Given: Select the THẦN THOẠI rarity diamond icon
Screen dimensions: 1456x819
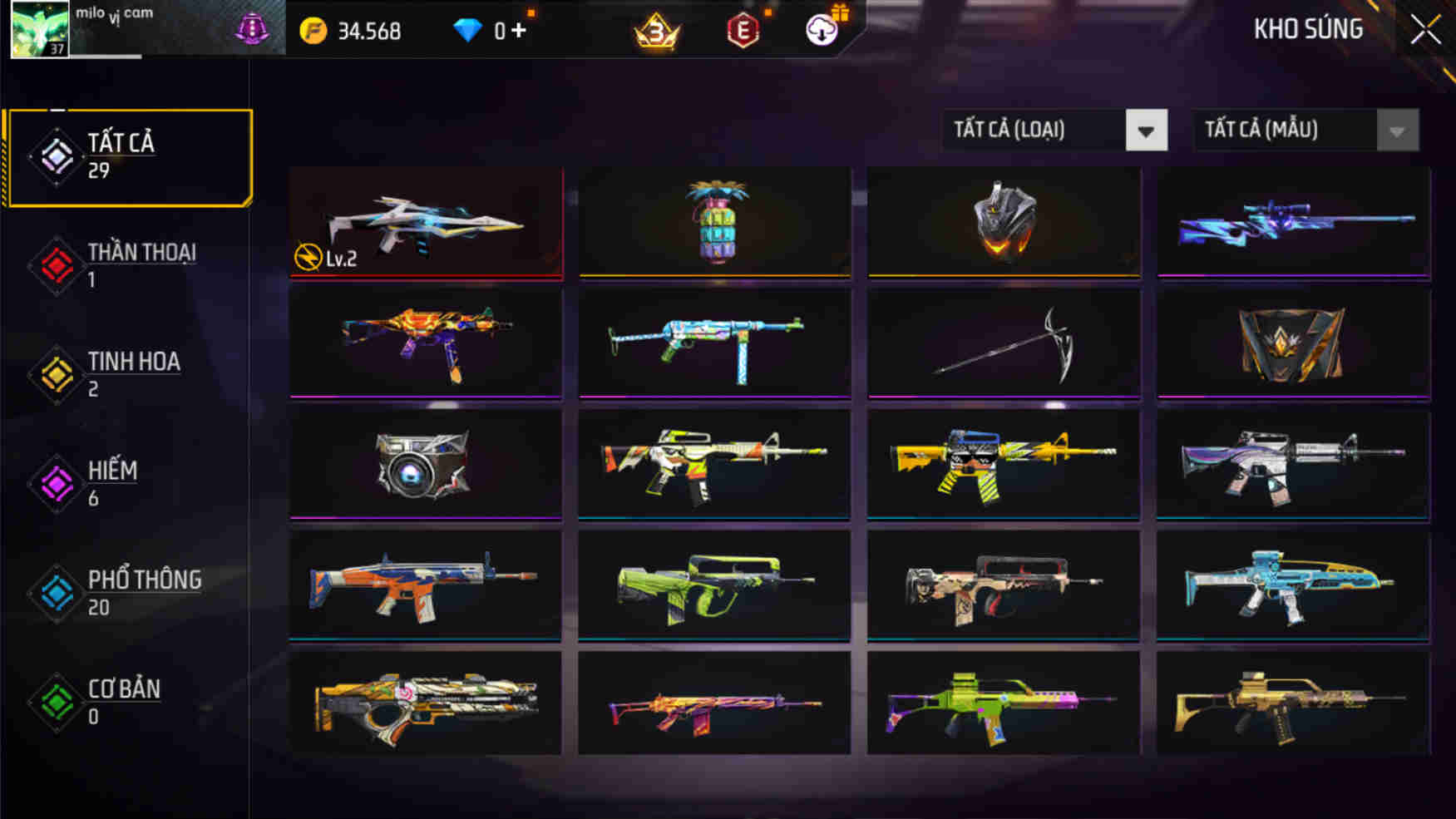Looking at the screenshot, I should click(x=56, y=264).
